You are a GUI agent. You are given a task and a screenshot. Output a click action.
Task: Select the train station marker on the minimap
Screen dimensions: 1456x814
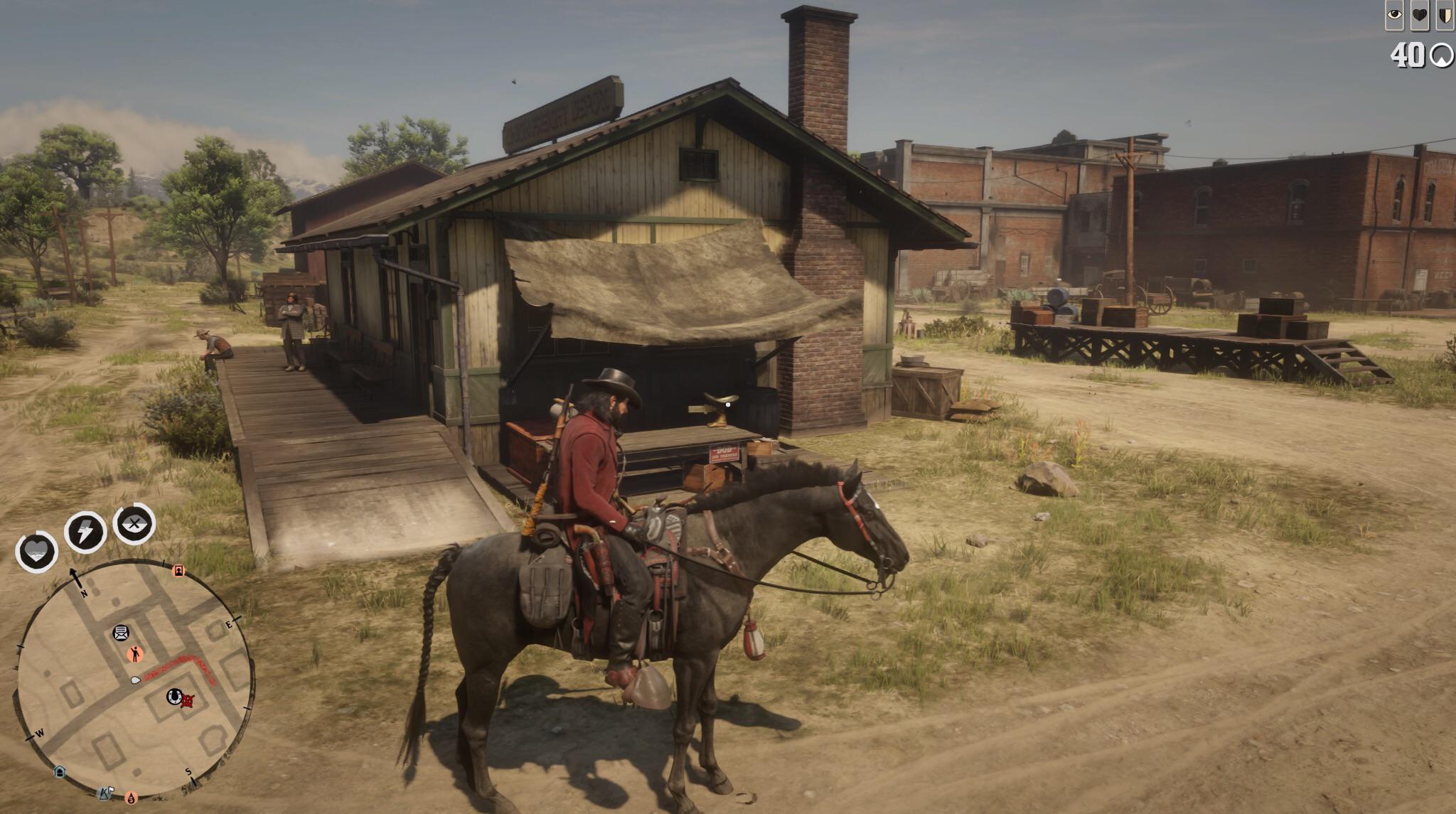click(x=179, y=570)
